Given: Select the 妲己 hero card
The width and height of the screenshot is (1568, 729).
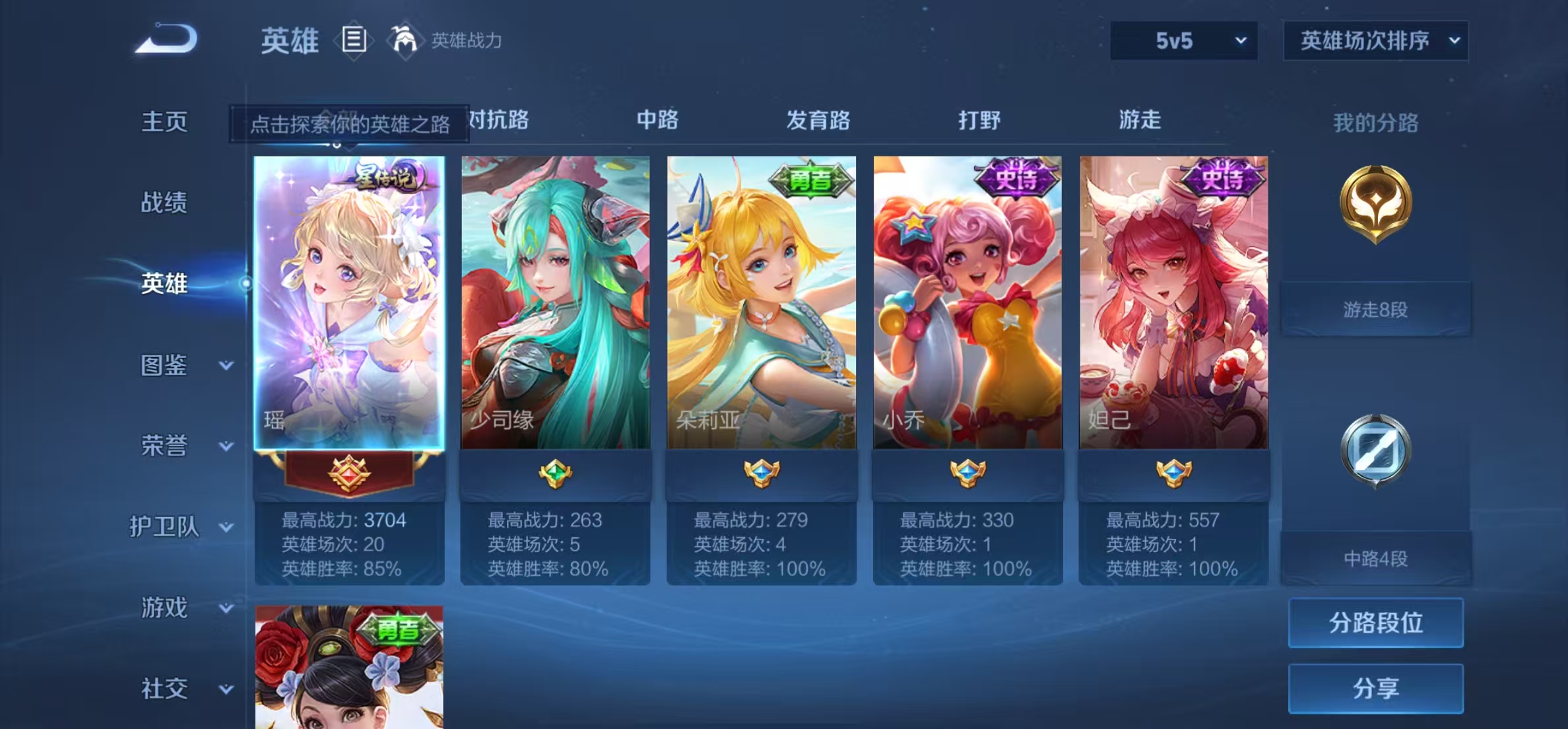Looking at the screenshot, I should click(1173, 297).
